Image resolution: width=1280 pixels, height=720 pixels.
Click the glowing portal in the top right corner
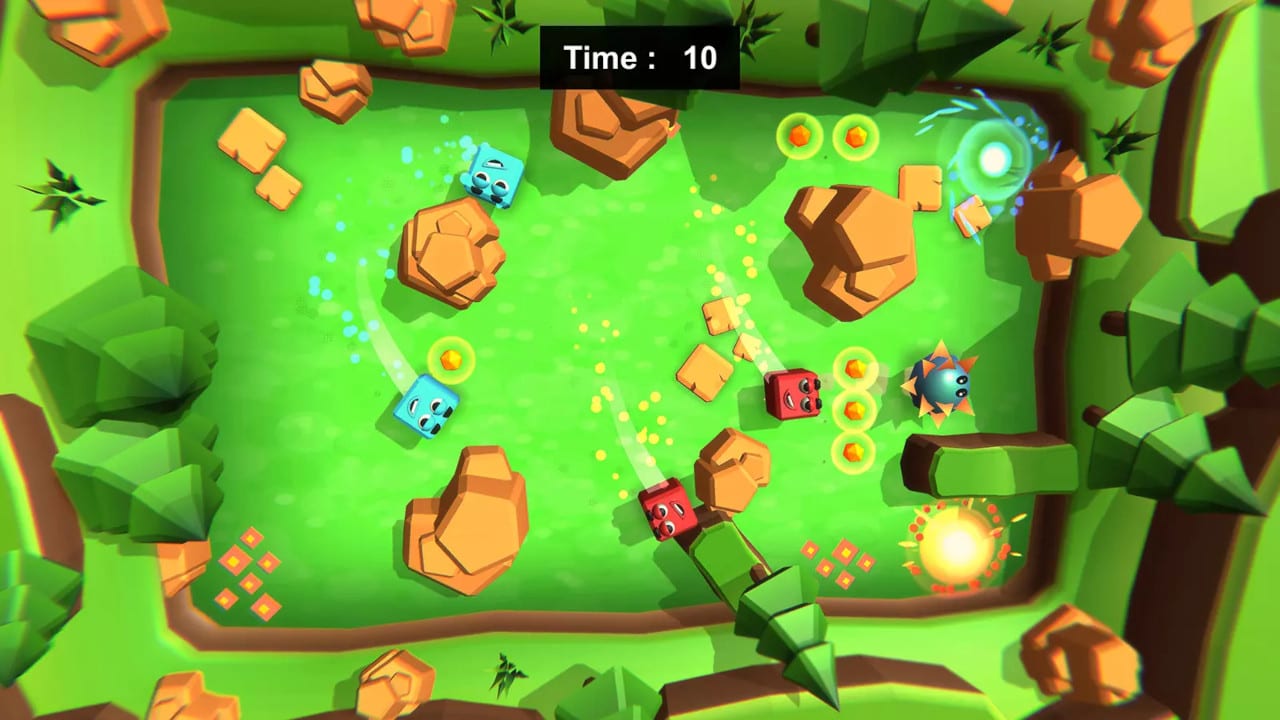point(995,157)
